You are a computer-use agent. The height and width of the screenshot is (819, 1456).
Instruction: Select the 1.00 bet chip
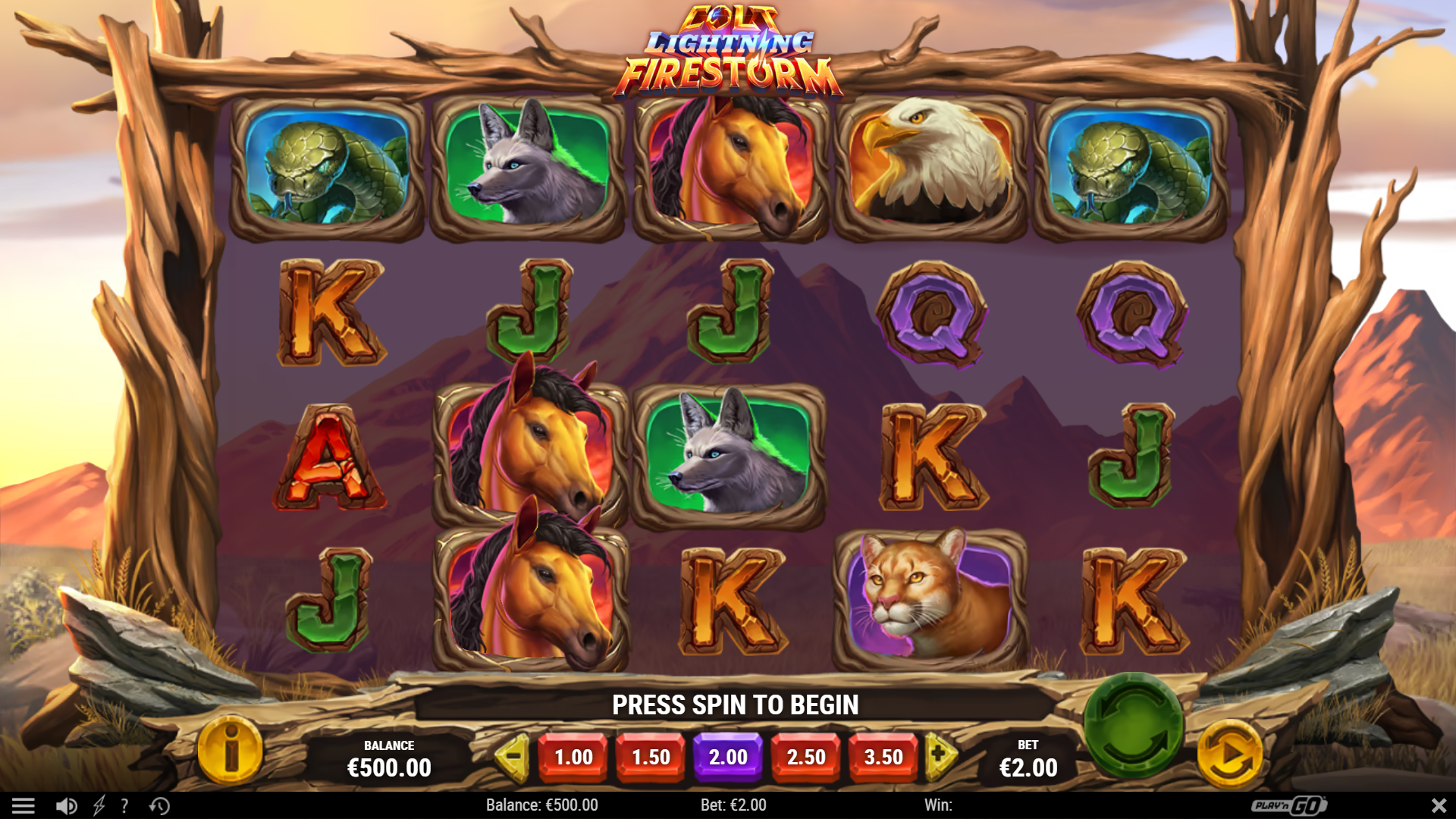tap(573, 756)
